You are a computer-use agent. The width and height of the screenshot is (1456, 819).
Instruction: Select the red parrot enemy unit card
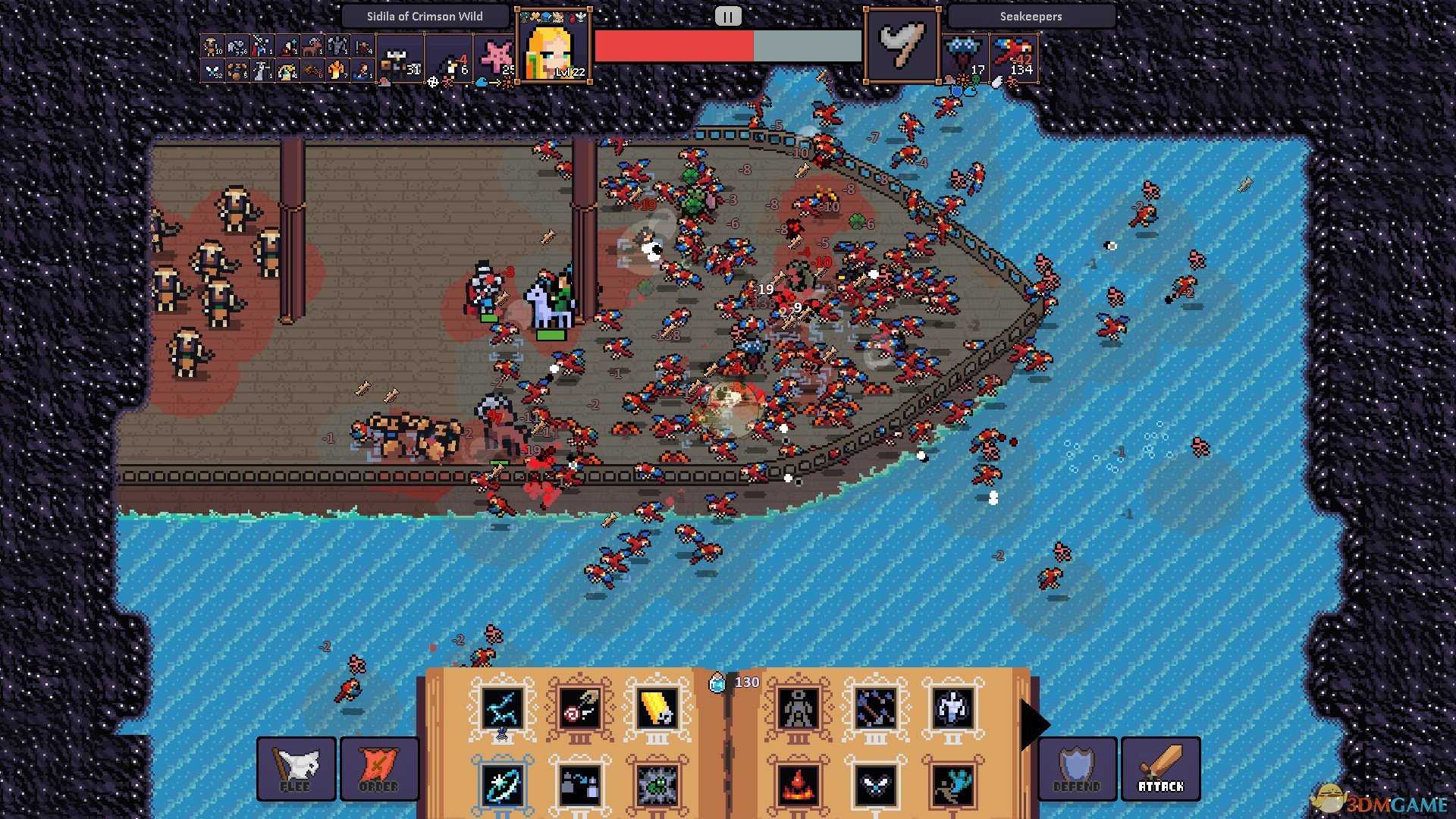point(1014,58)
